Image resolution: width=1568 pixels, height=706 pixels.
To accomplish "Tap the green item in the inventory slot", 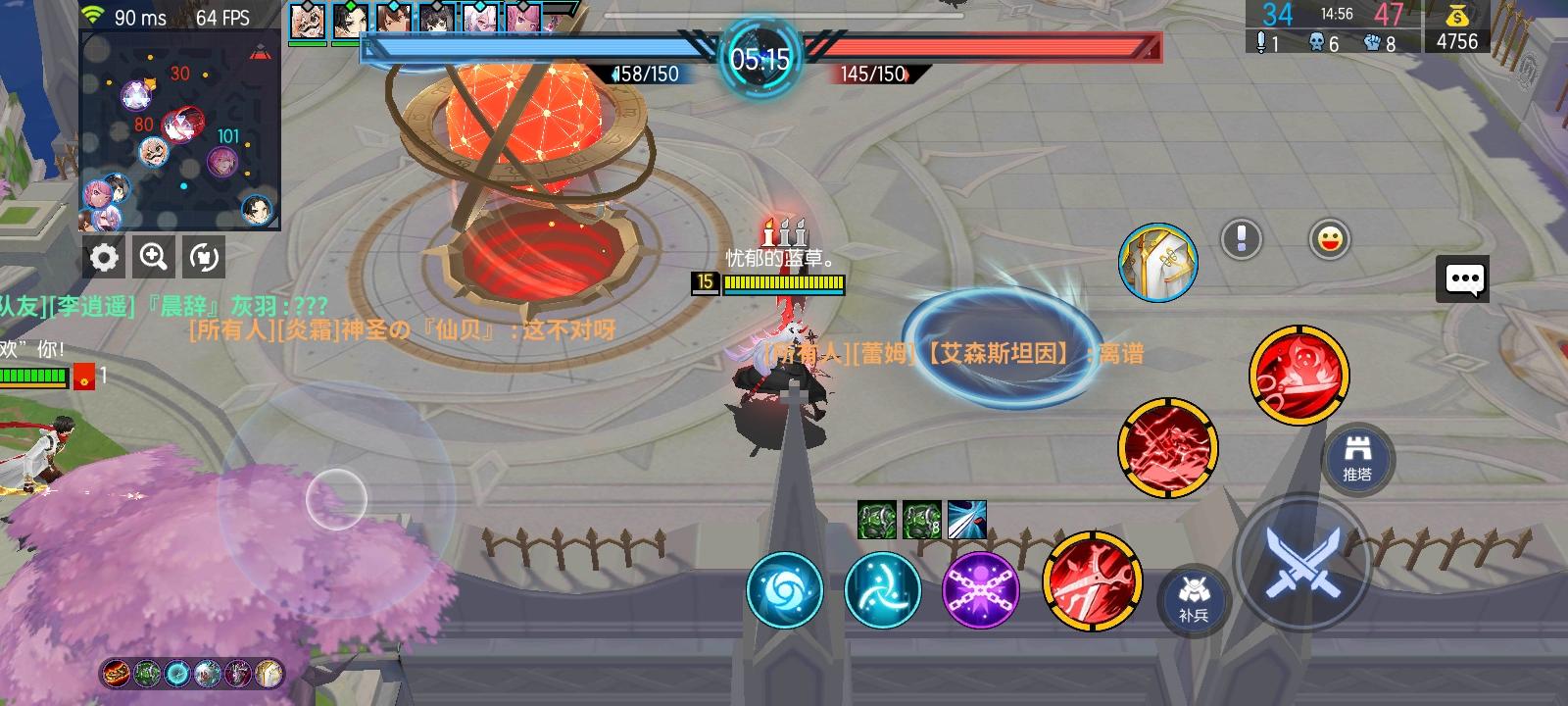I will pos(875,518).
